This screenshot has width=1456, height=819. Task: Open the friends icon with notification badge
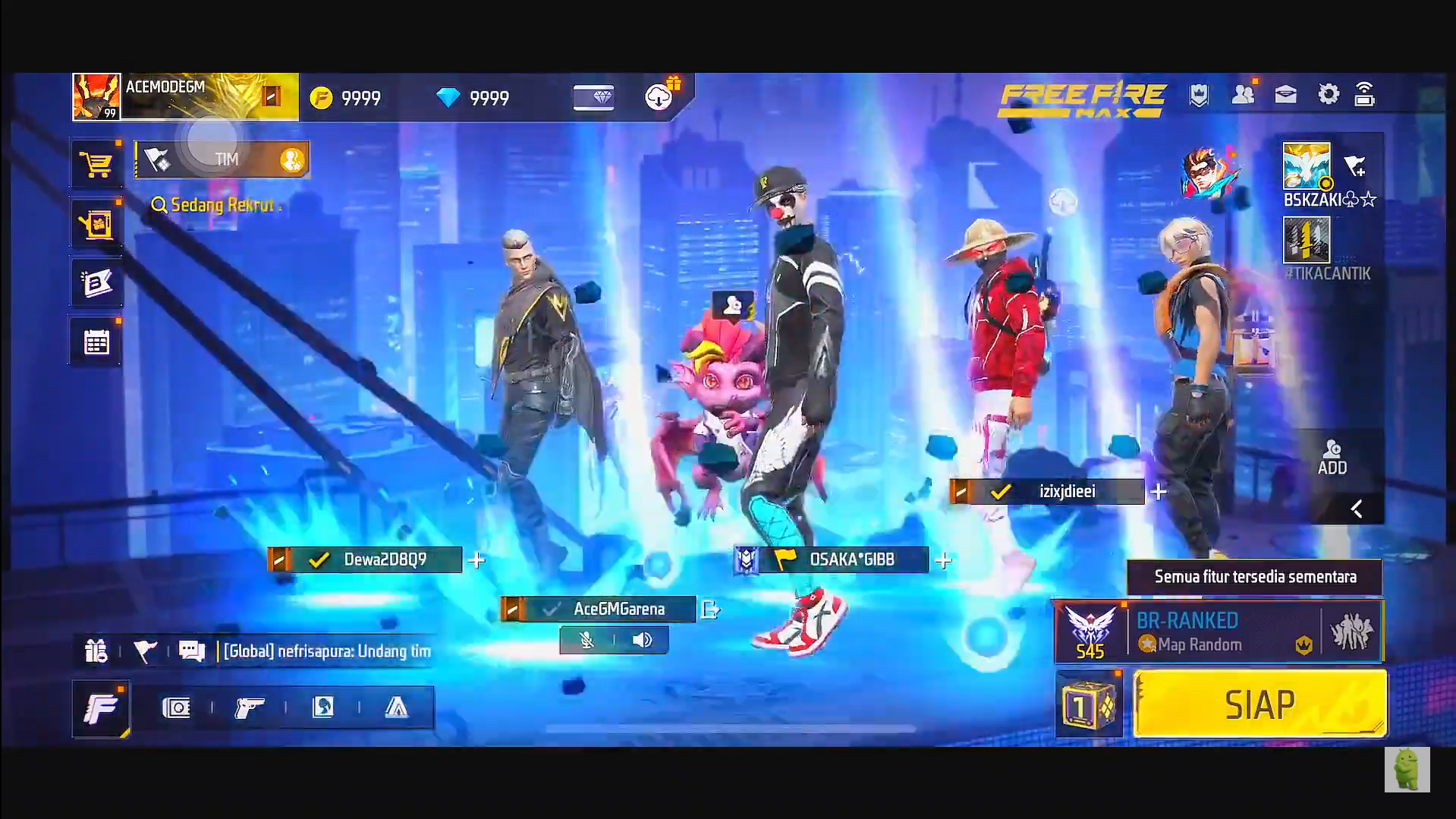click(x=1243, y=93)
